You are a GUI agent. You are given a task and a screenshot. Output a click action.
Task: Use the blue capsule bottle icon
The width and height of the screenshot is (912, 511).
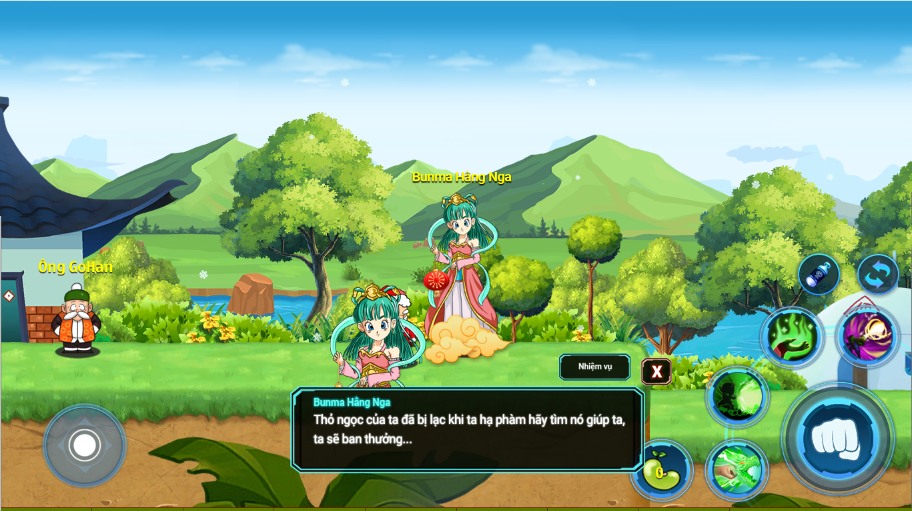[x=818, y=274]
